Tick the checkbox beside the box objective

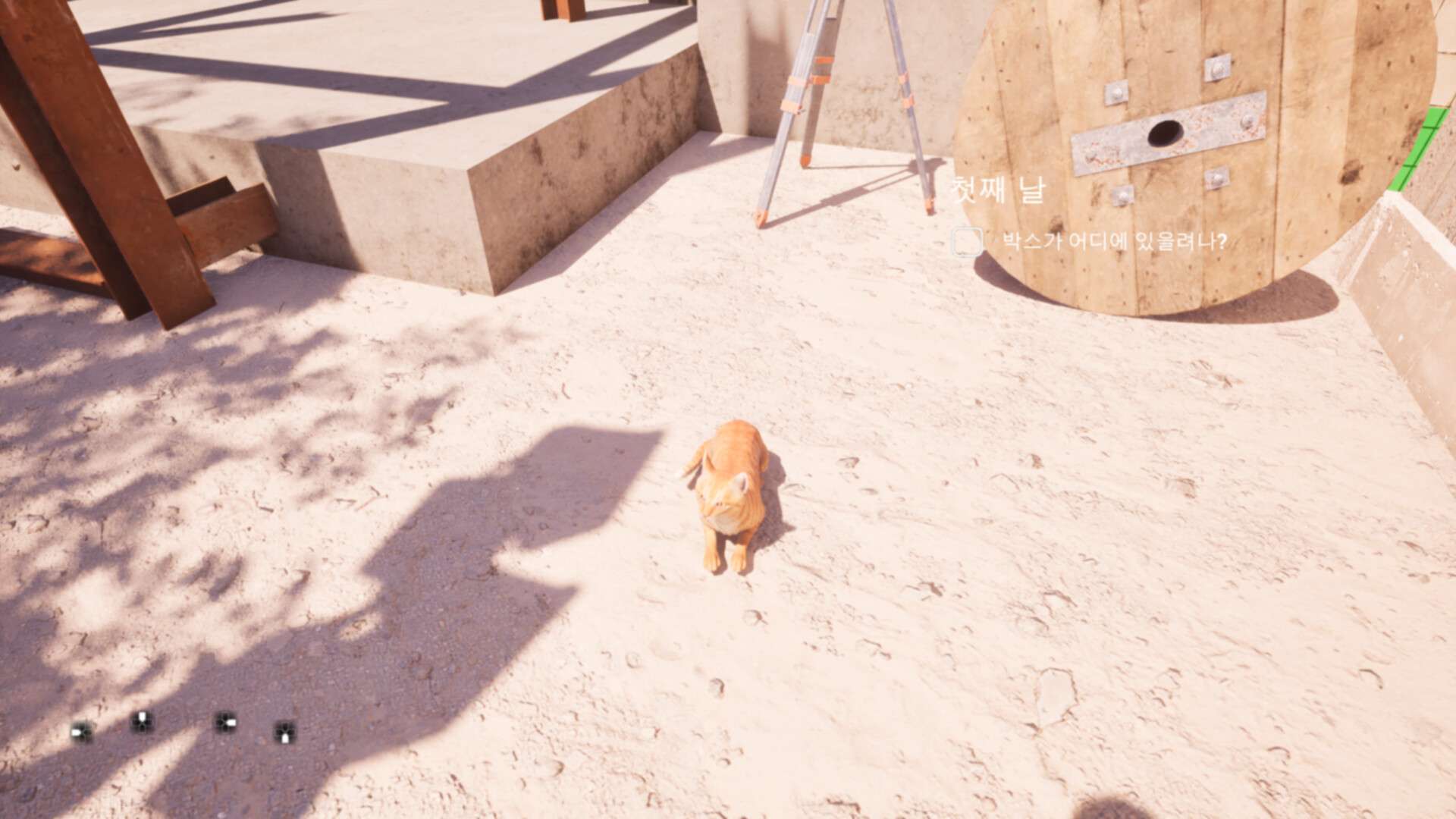(x=967, y=243)
